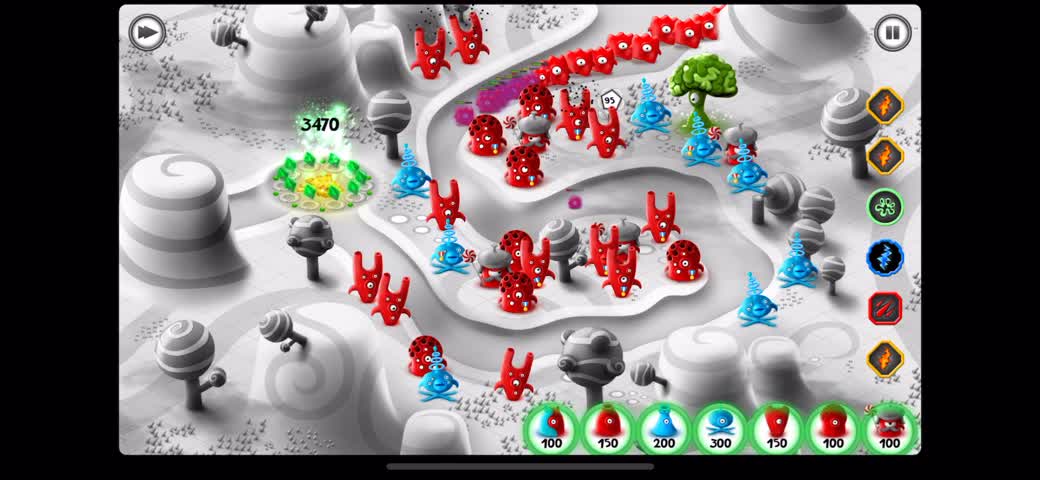Select the mustached helmet tower costing 100

click(x=889, y=427)
